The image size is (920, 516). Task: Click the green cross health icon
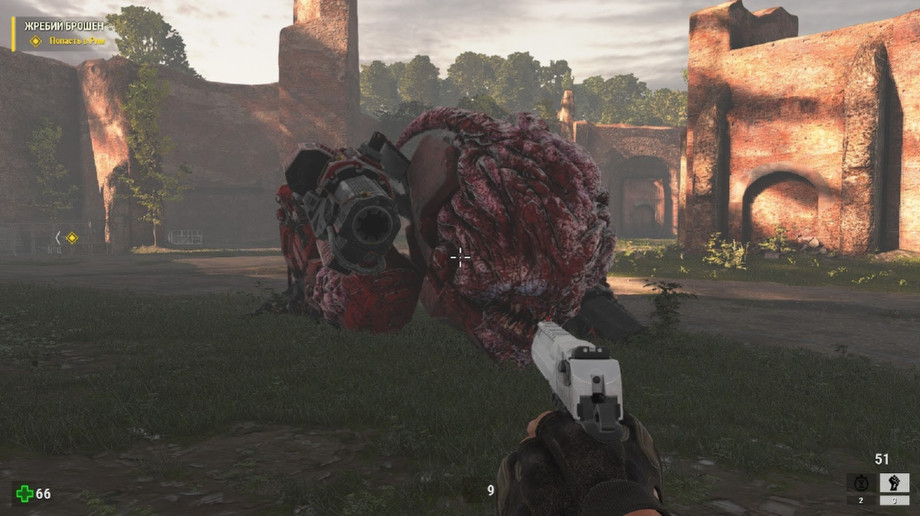(x=24, y=493)
